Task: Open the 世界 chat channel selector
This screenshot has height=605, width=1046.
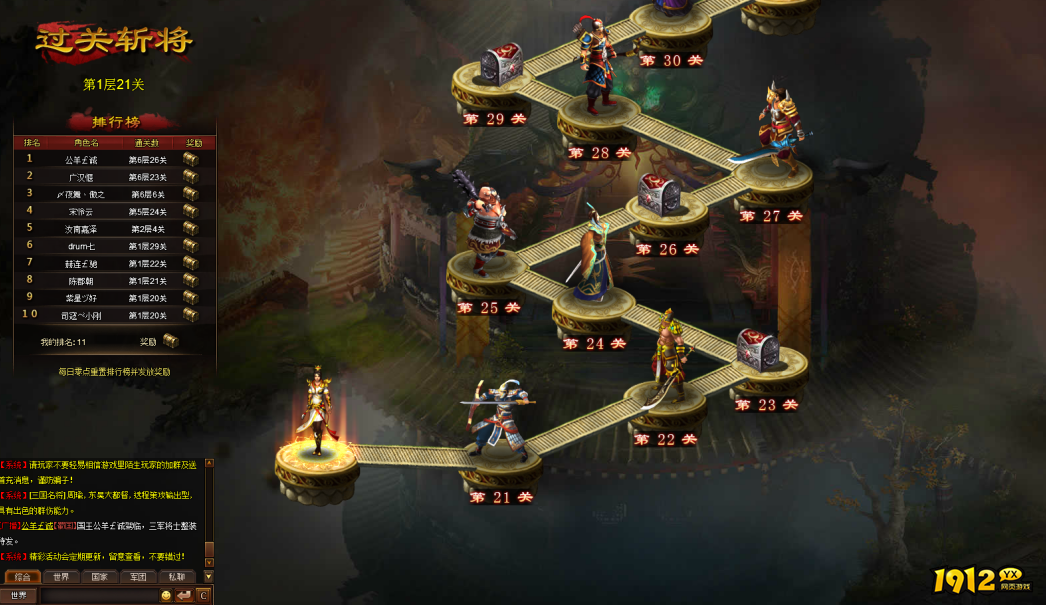Action: (x=19, y=596)
